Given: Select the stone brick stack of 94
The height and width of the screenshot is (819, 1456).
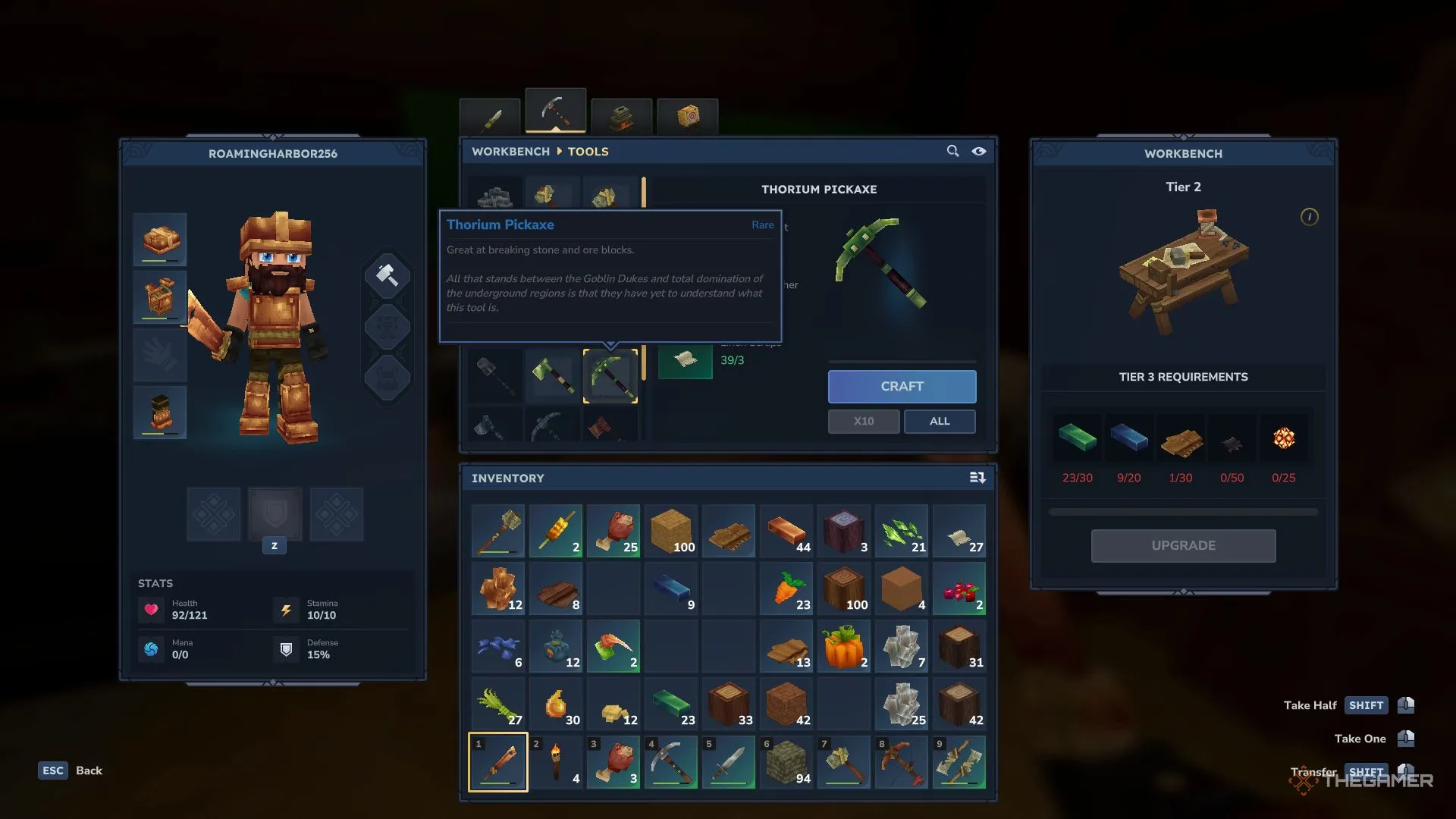Looking at the screenshot, I should click(x=786, y=762).
